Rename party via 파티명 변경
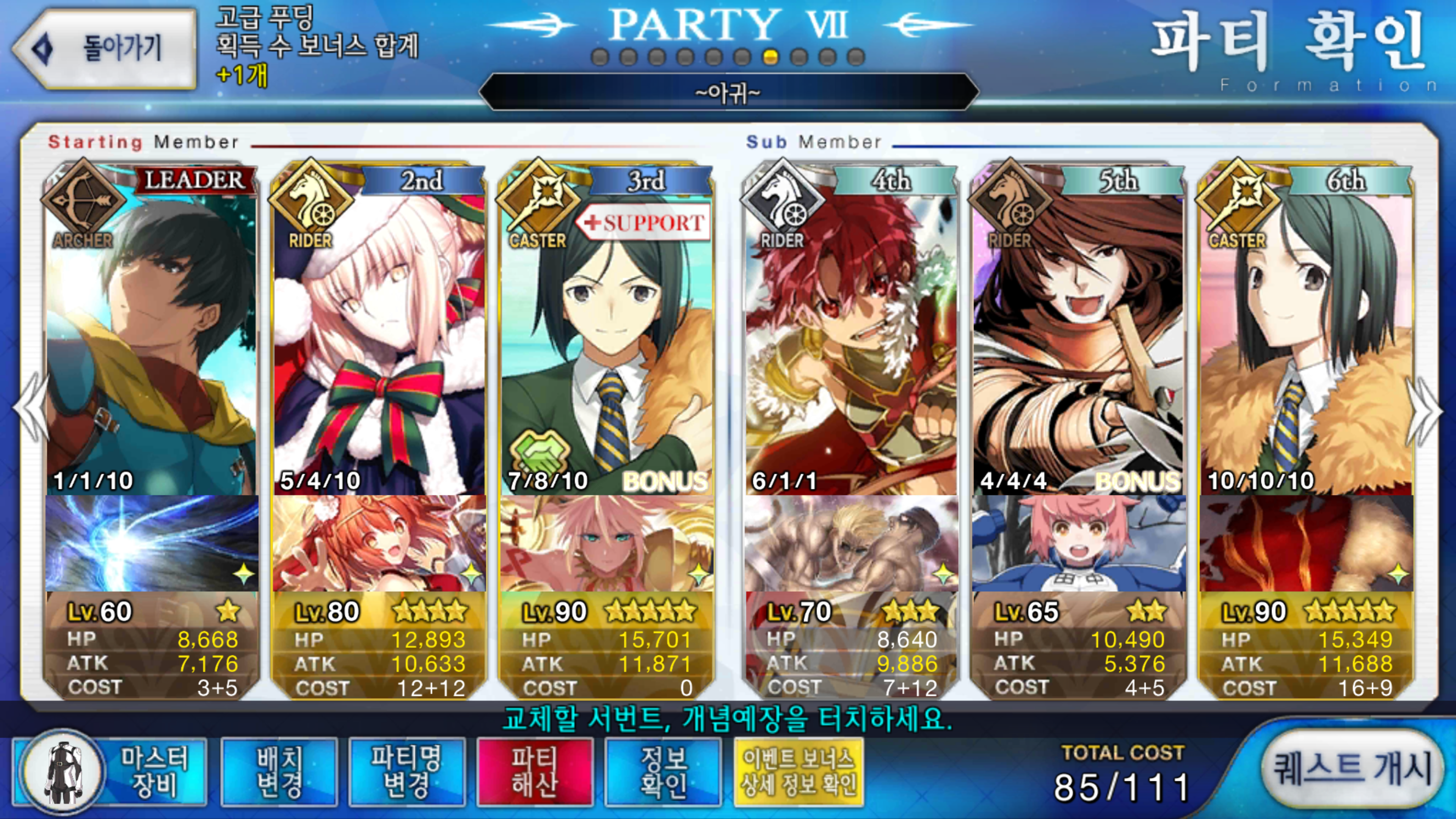This screenshot has height=819, width=1456. 406,772
